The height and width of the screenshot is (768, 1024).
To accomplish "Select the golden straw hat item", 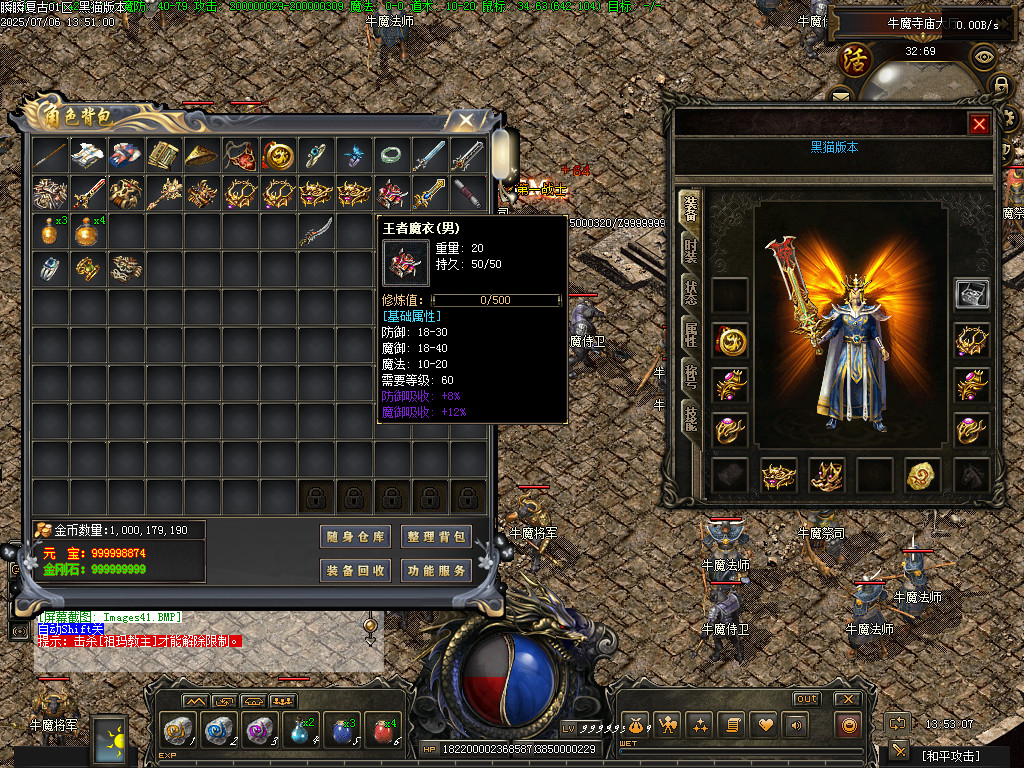I will click(201, 155).
